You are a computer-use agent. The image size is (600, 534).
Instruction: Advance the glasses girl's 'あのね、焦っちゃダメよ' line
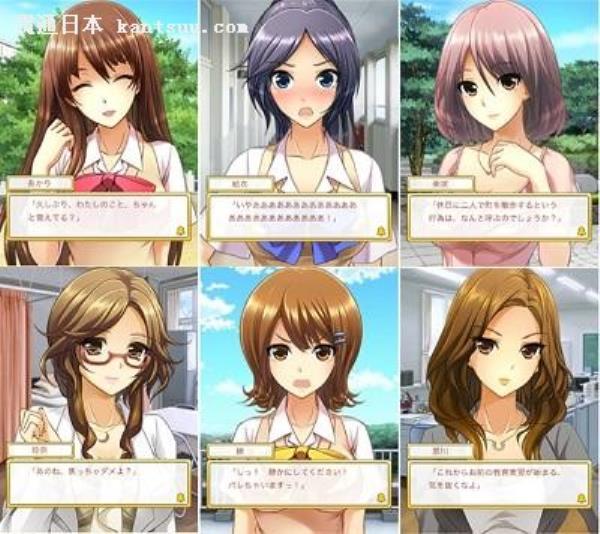click(x=182, y=496)
